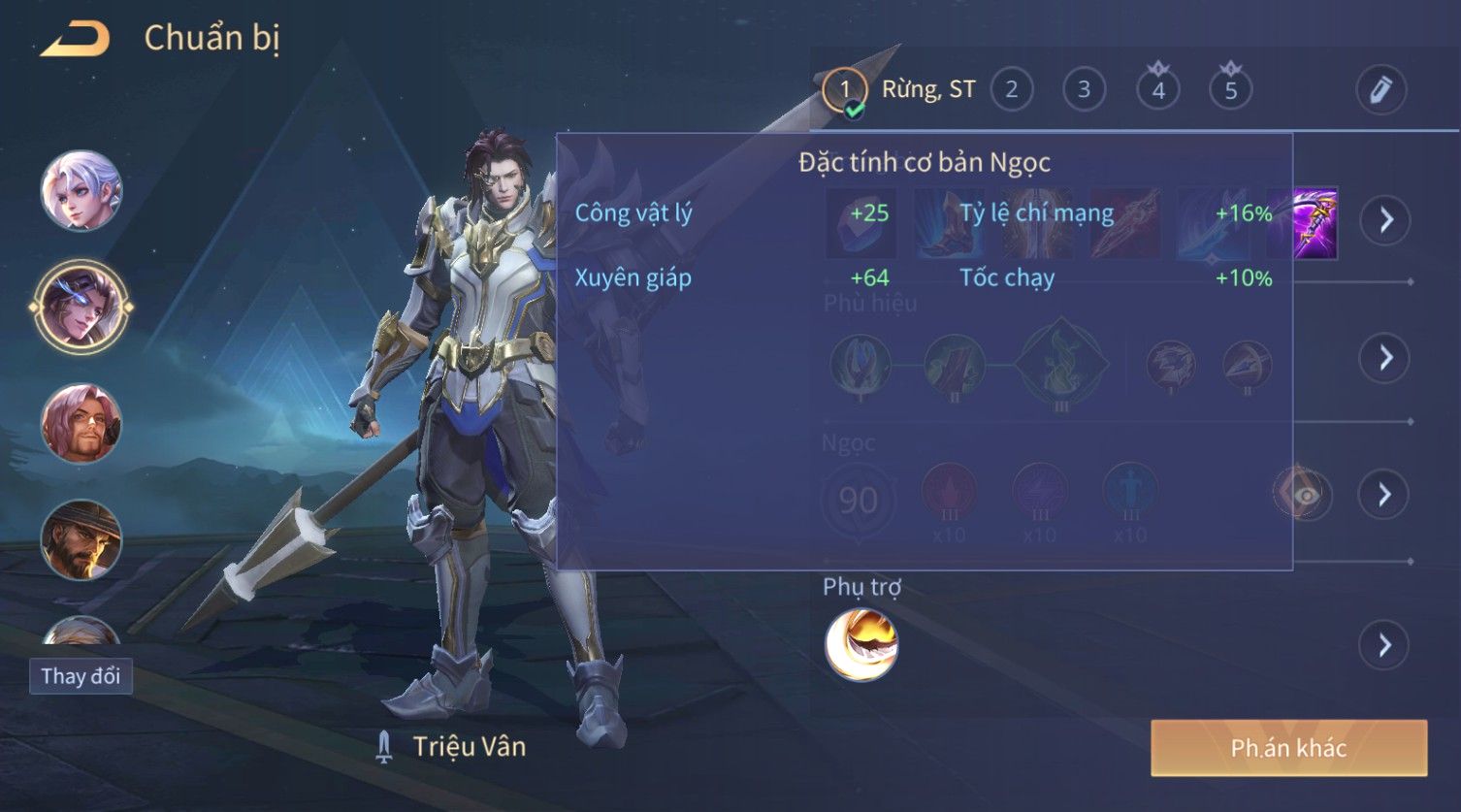Switch to preset slot 4
Viewport: 1461px width, 812px height.
[x=1157, y=90]
